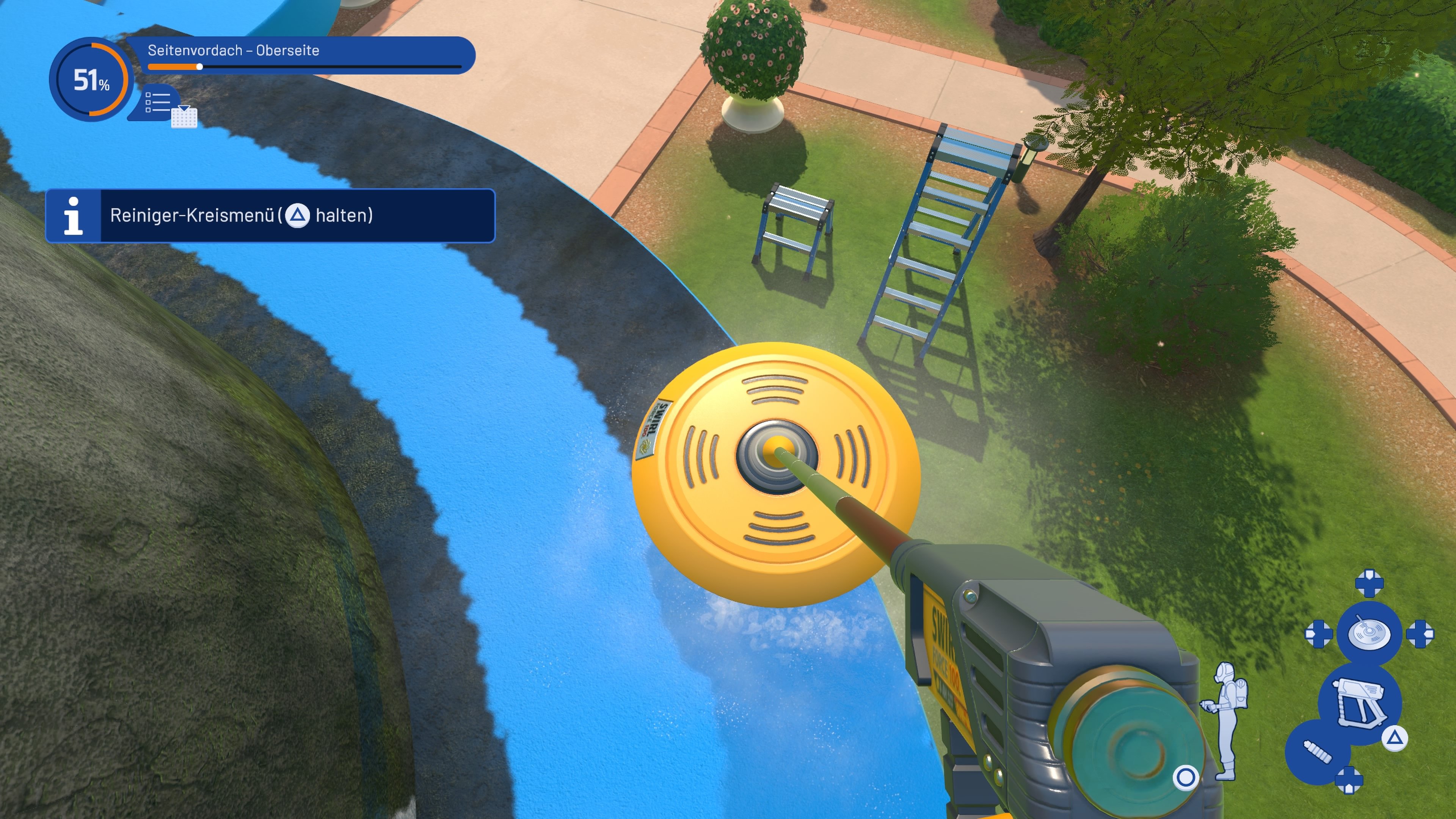Click the Seitenvordach – Oberseite task label
This screenshot has height=819, width=1456.
(x=234, y=50)
